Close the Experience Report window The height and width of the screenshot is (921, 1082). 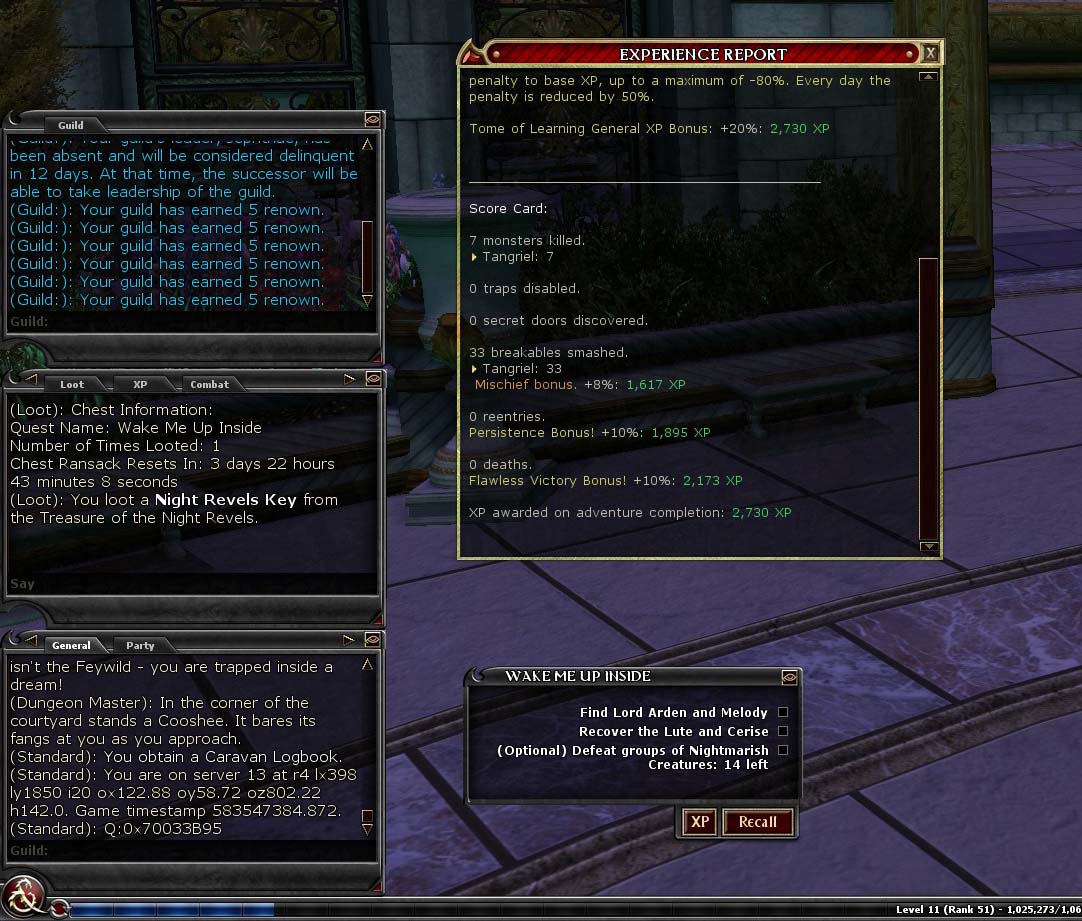(930, 53)
